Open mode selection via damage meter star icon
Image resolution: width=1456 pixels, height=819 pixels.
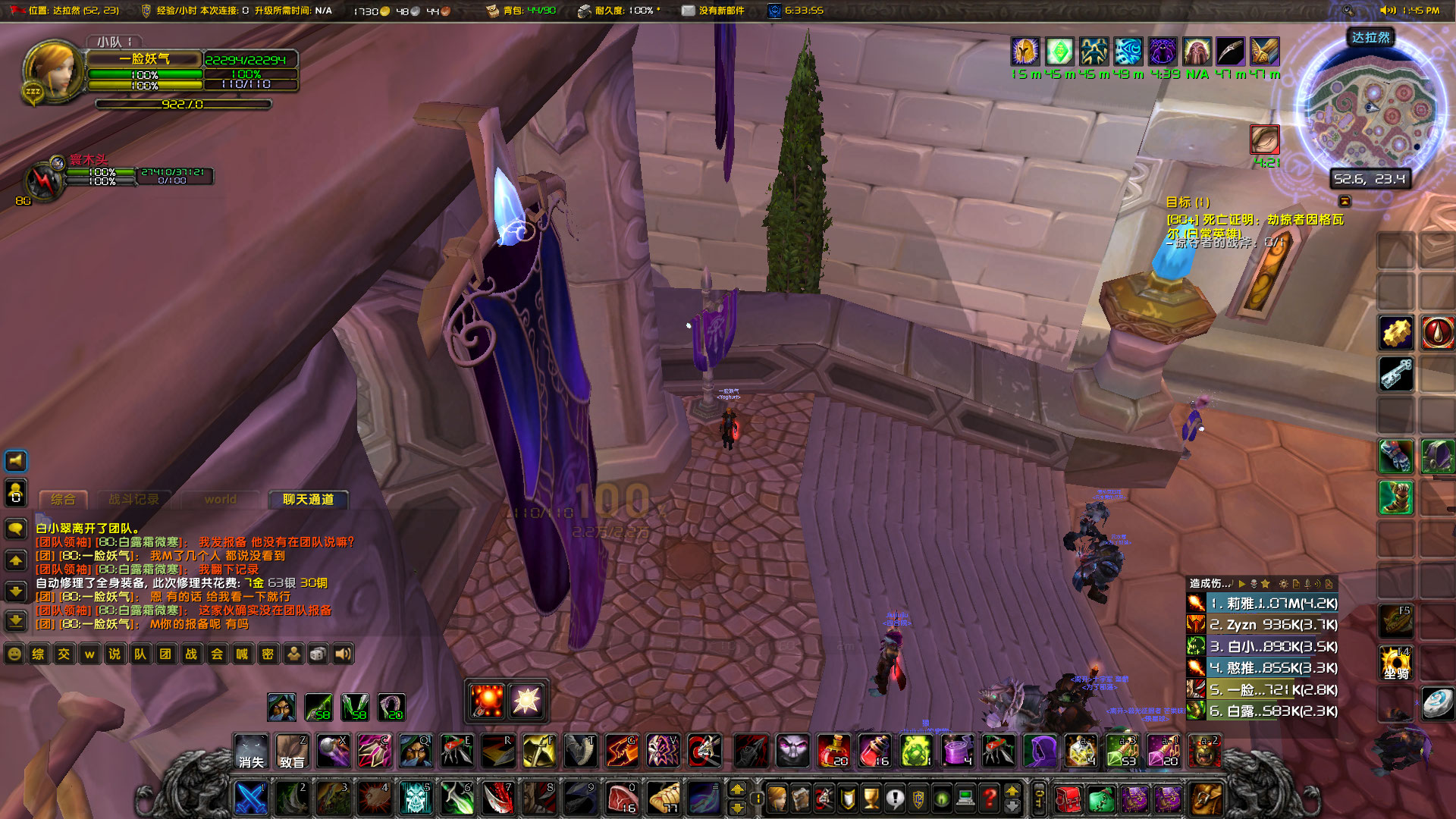tap(1266, 582)
